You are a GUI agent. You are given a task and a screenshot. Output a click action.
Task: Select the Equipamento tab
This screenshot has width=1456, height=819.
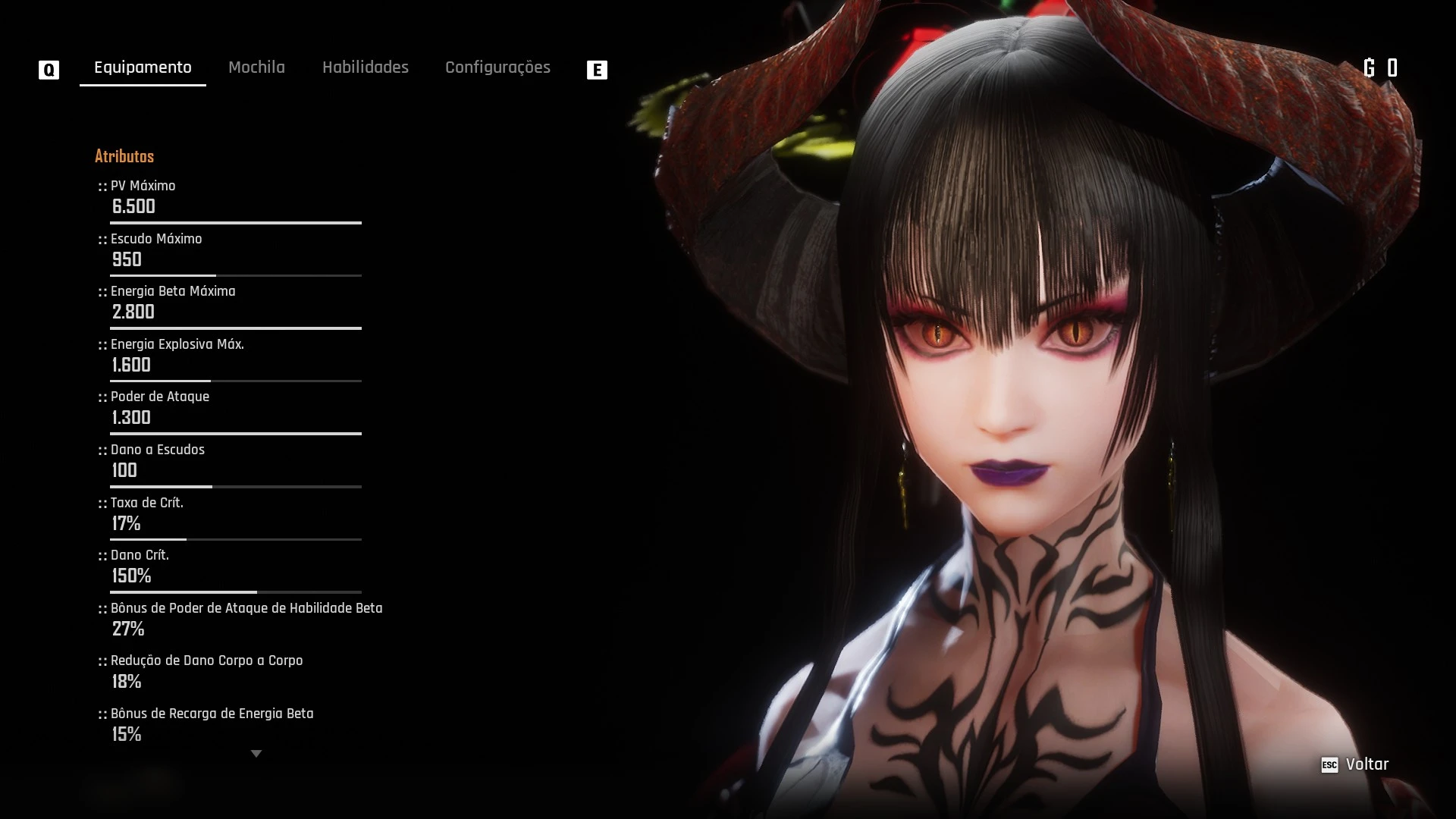(142, 67)
